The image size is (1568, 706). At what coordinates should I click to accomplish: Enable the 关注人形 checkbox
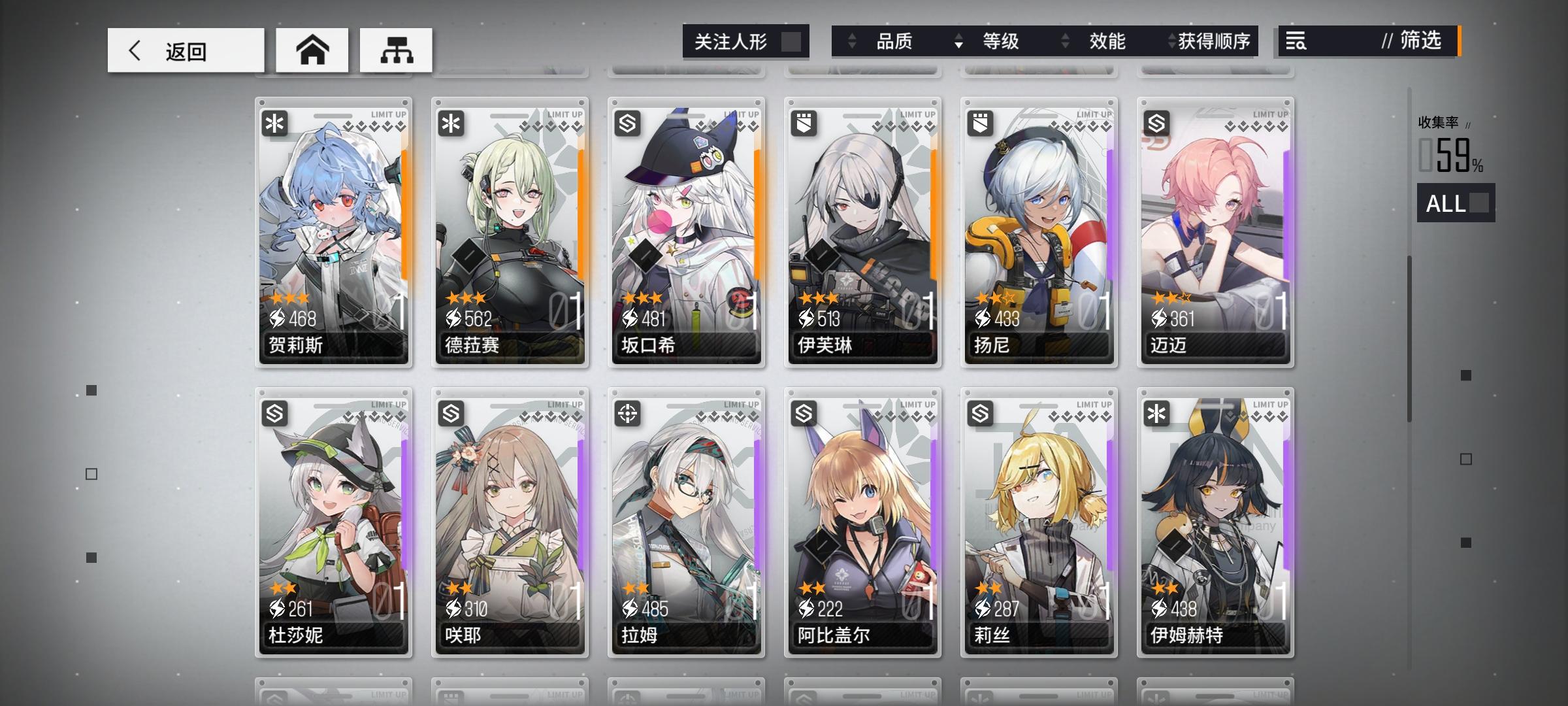coord(794,41)
